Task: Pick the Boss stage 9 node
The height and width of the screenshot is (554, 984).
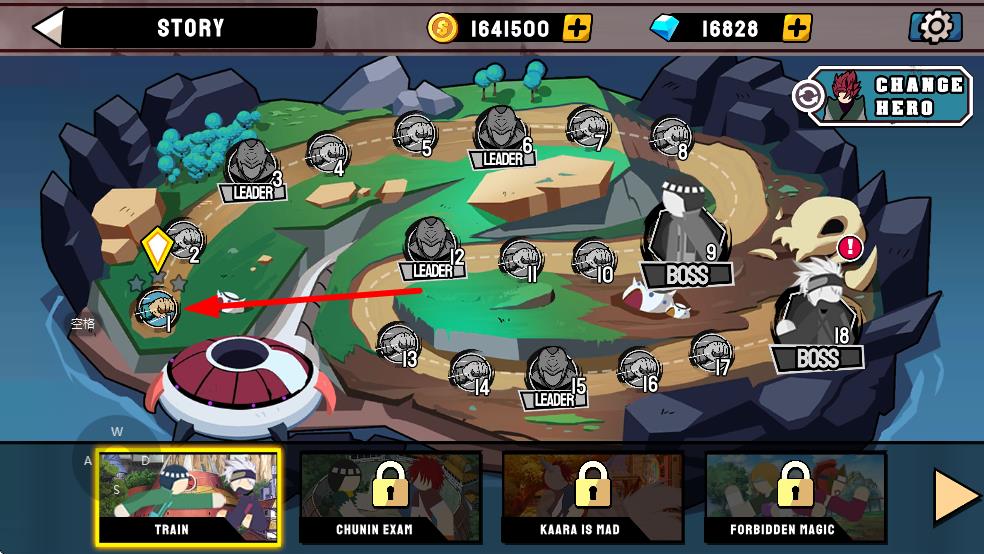Action: (x=685, y=235)
